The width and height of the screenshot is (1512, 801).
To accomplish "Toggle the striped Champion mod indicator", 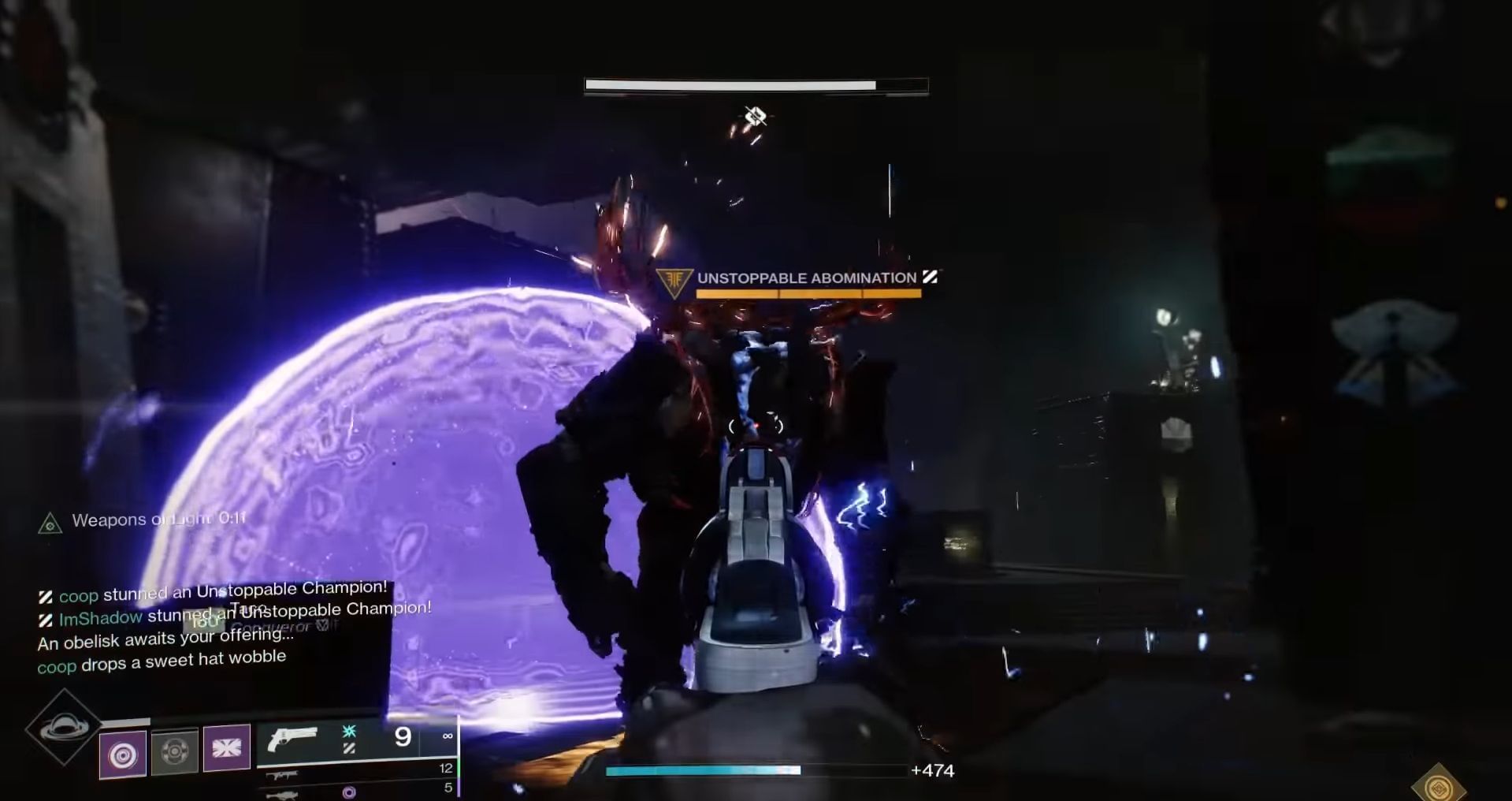I will point(349,748).
